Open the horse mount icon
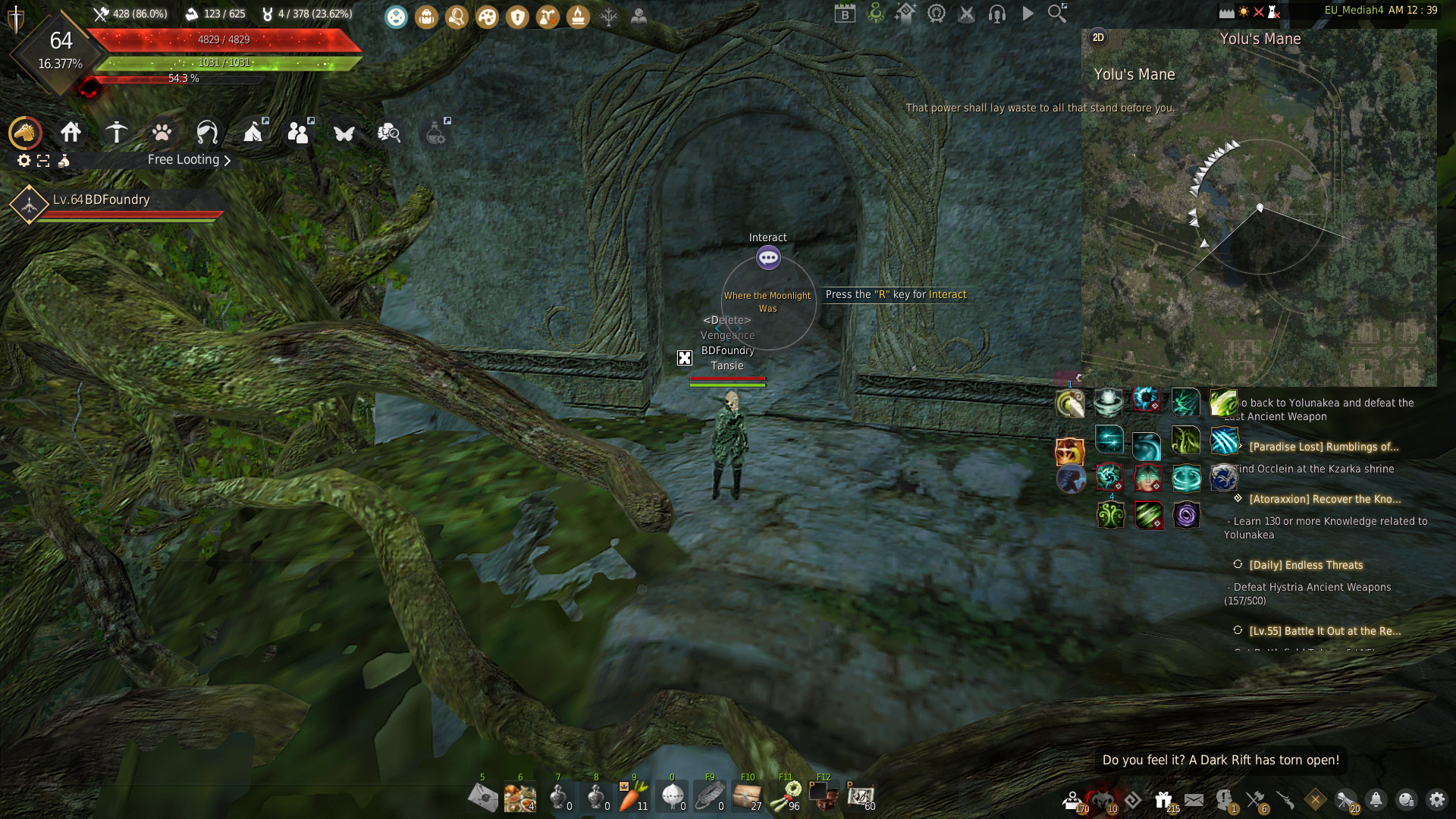Viewport: 1456px width, 819px height. point(25,133)
